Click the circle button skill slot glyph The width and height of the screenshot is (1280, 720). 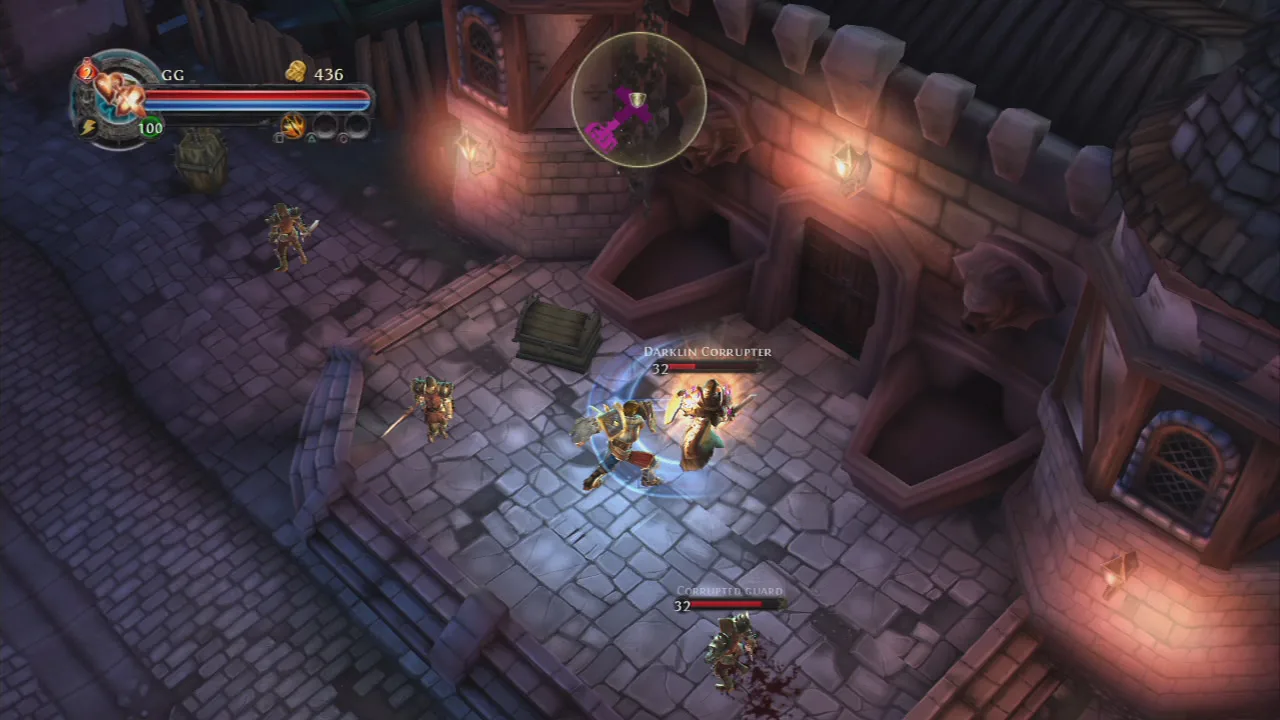[343, 138]
